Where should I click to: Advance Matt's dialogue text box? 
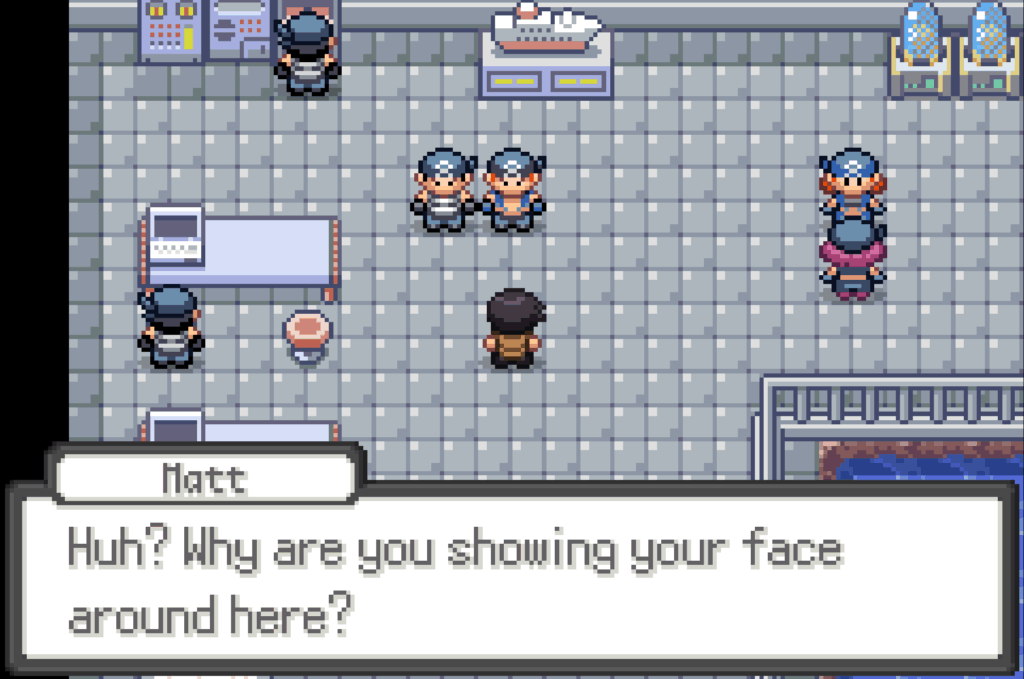tap(511, 580)
